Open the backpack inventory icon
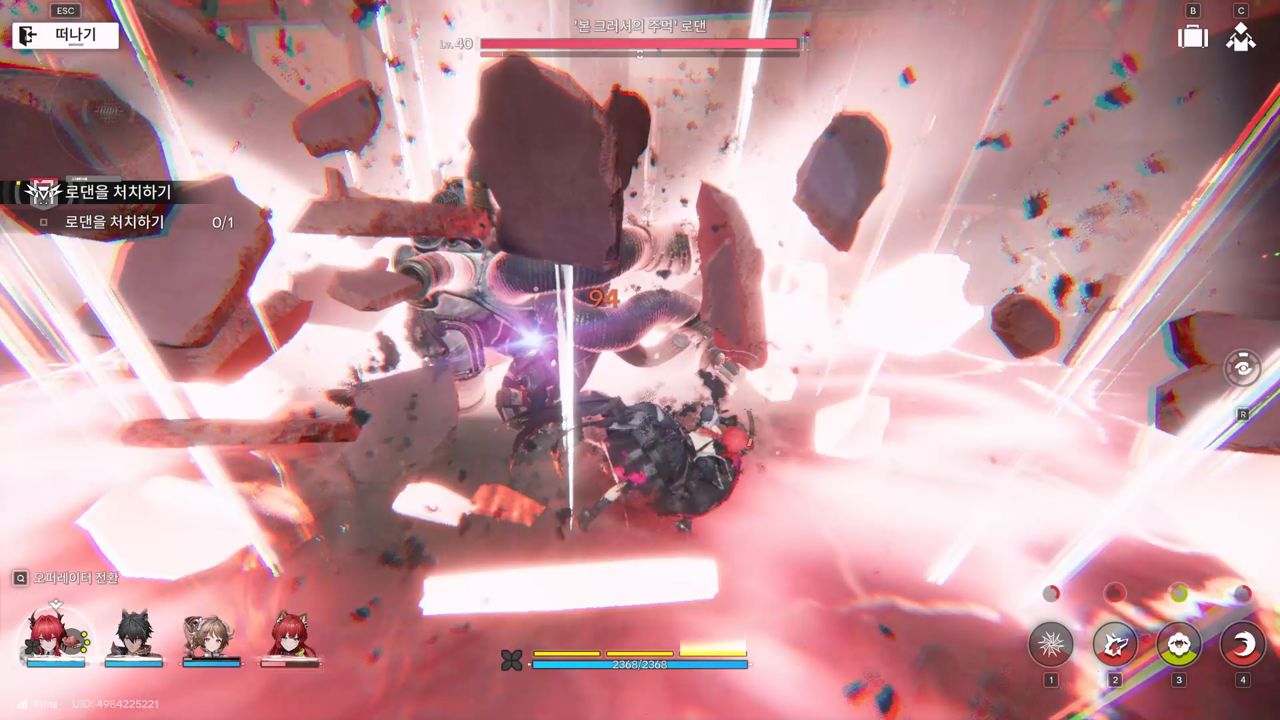The width and height of the screenshot is (1280, 720). 1192,37
